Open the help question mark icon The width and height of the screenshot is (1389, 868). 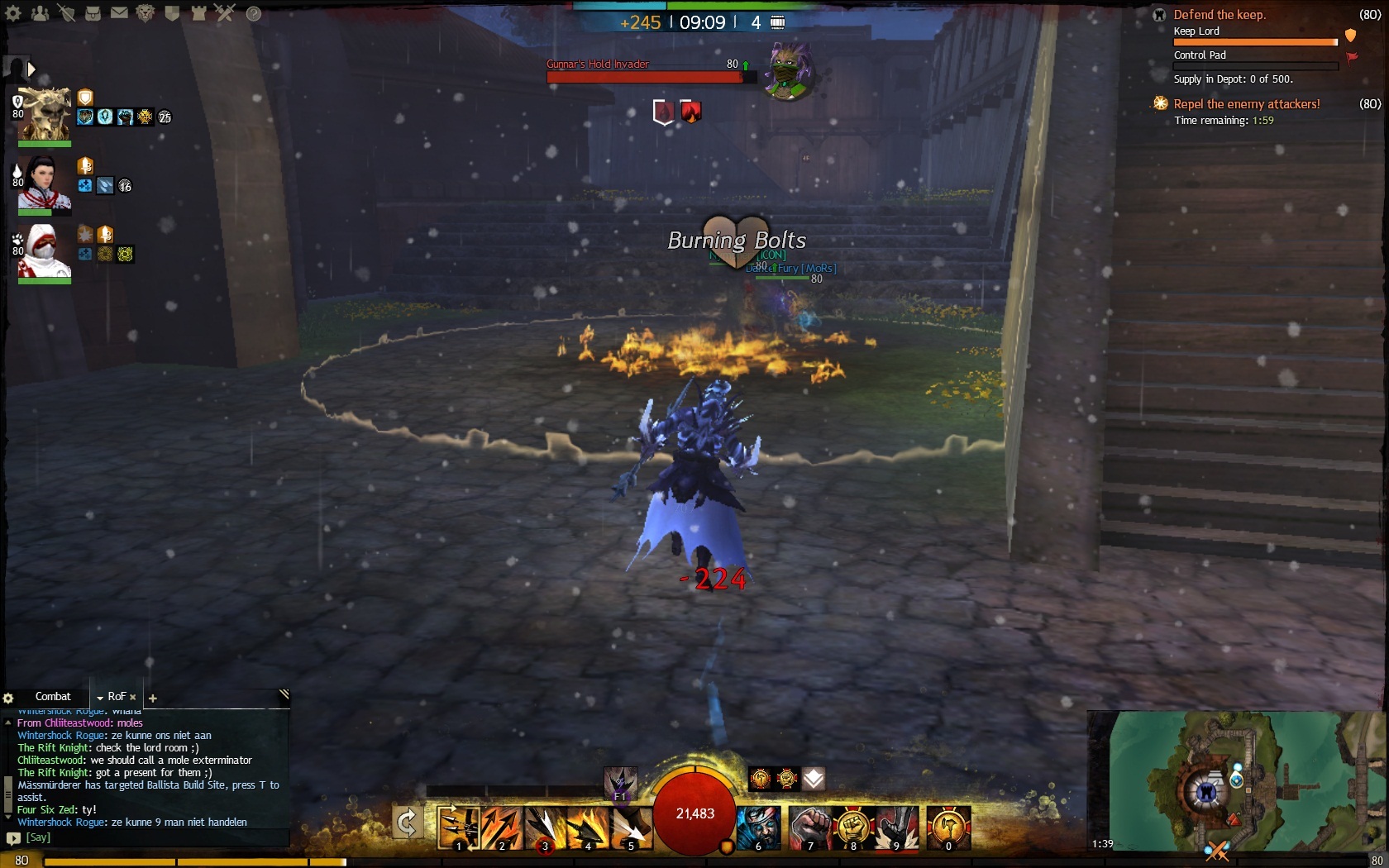[x=254, y=13]
